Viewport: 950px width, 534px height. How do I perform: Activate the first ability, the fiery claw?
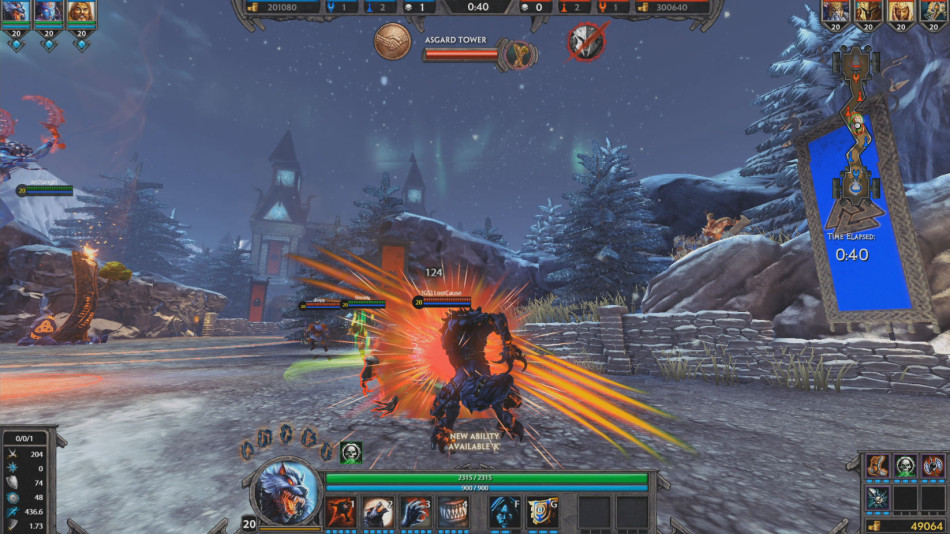pyautogui.click(x=340, y=512)
